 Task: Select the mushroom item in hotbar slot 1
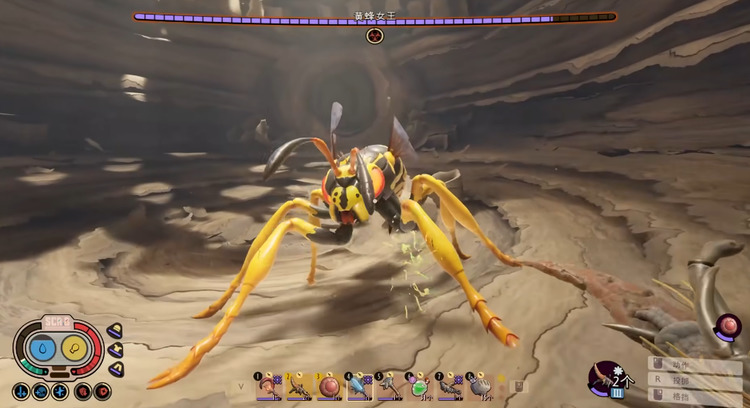[267, 385]
